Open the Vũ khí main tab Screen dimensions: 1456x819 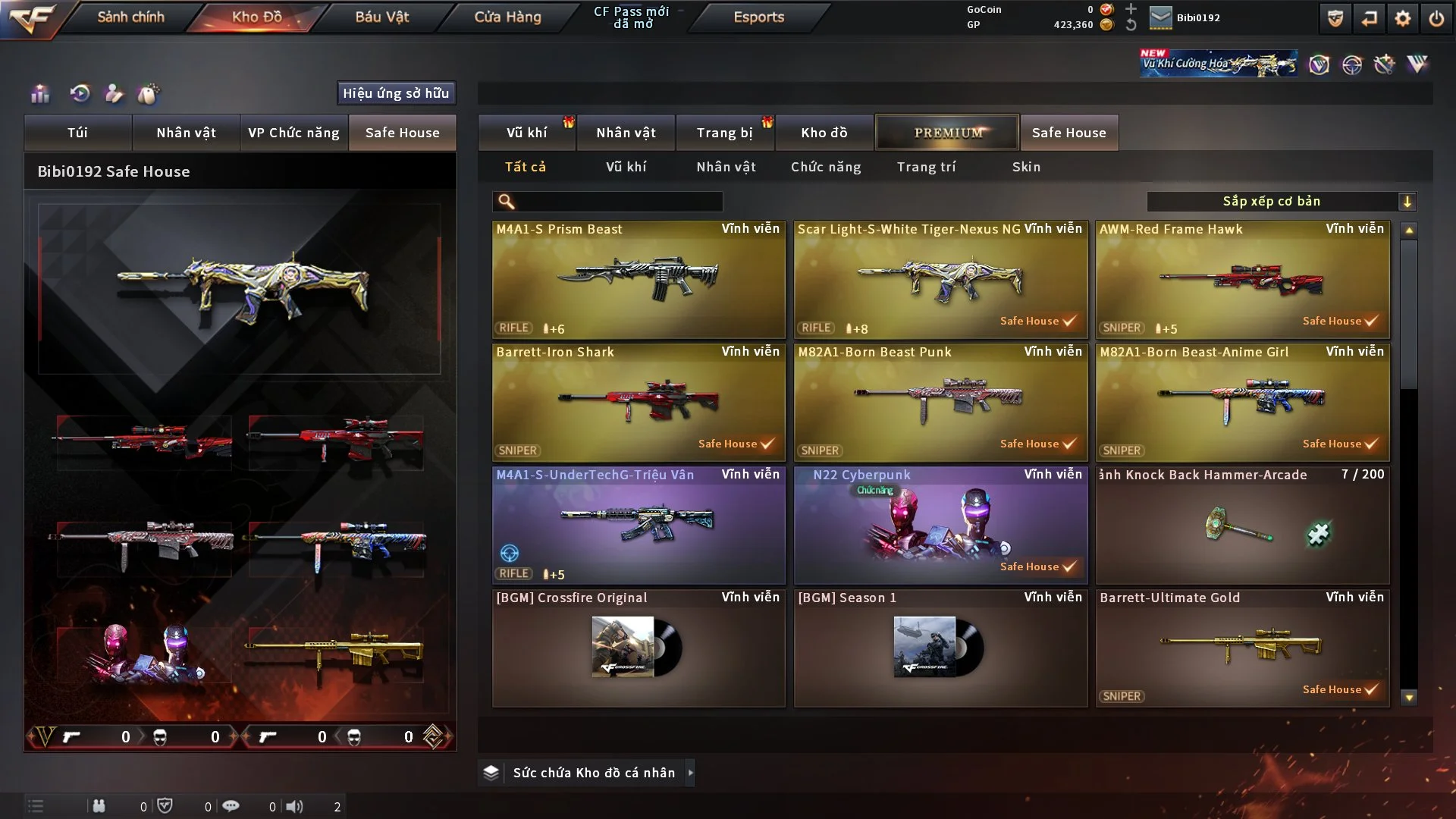pos(526,133)
